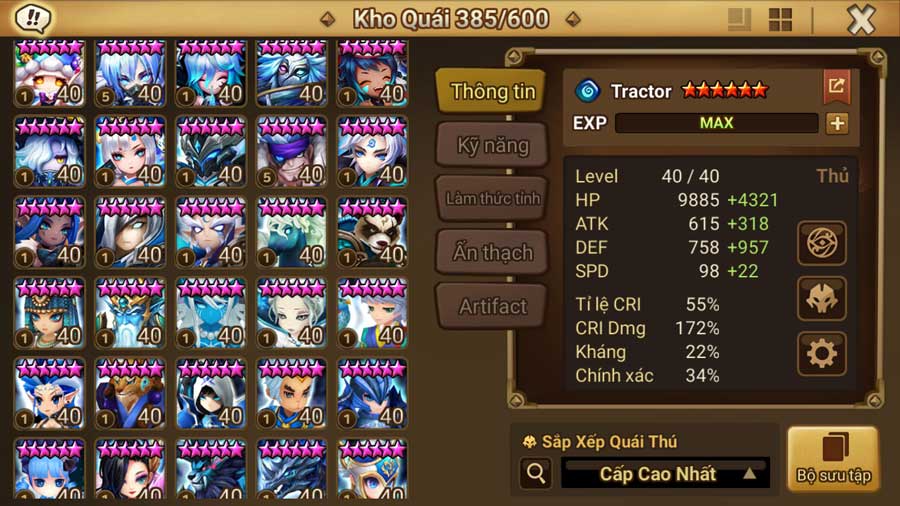Click the swirl rune icon button
900x506 pixels.
point(822,243)
